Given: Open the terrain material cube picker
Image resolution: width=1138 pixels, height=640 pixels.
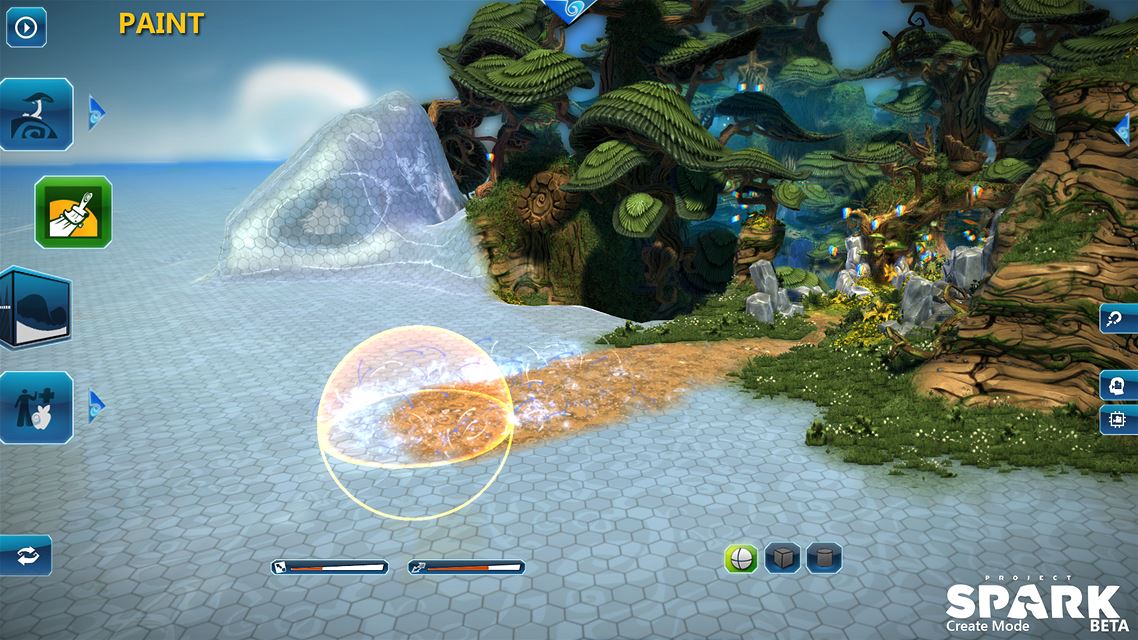Looking at the screenshot, I should (36, 307).
